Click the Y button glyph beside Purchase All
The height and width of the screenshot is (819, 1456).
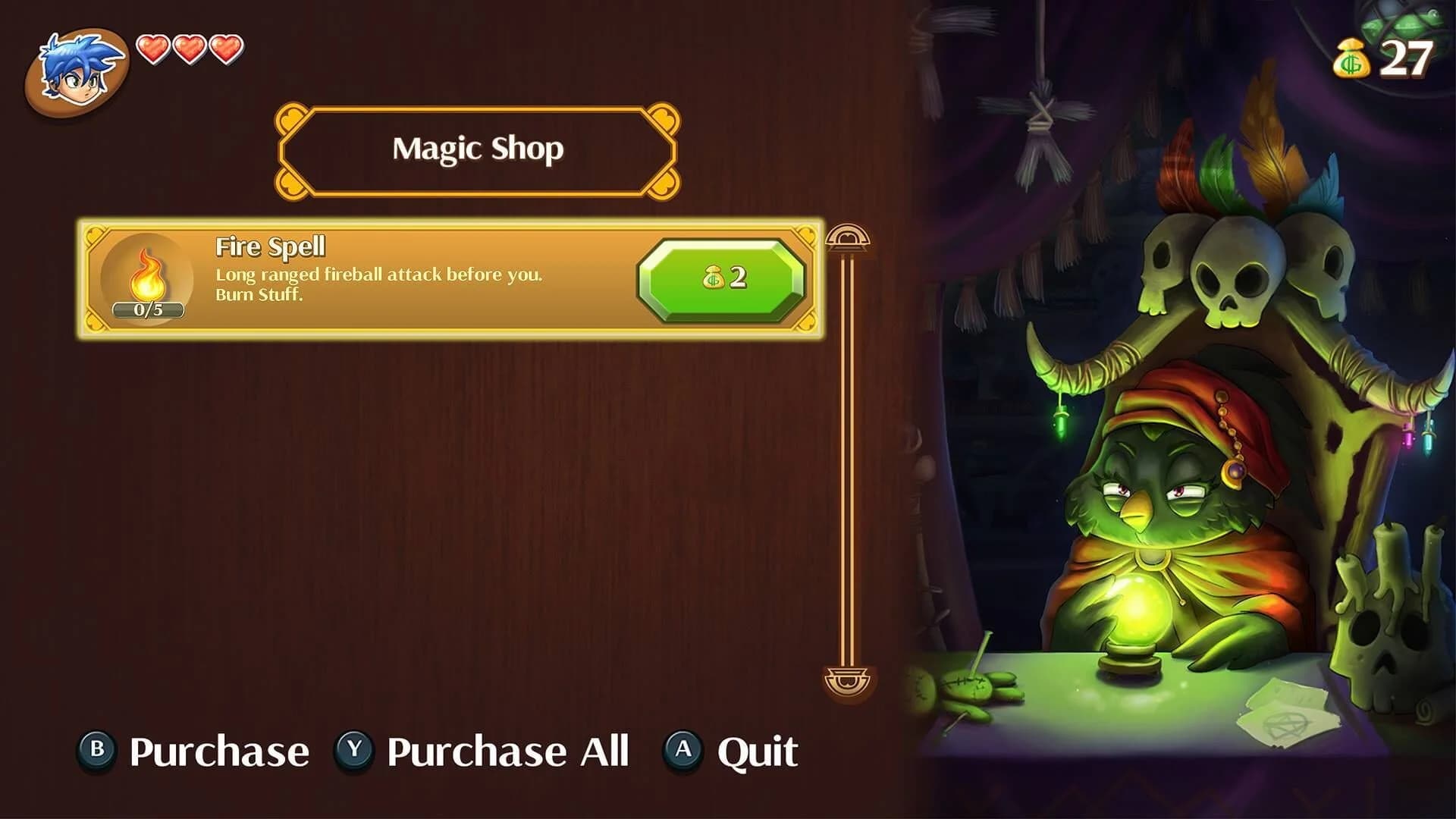tap(353, 749)
